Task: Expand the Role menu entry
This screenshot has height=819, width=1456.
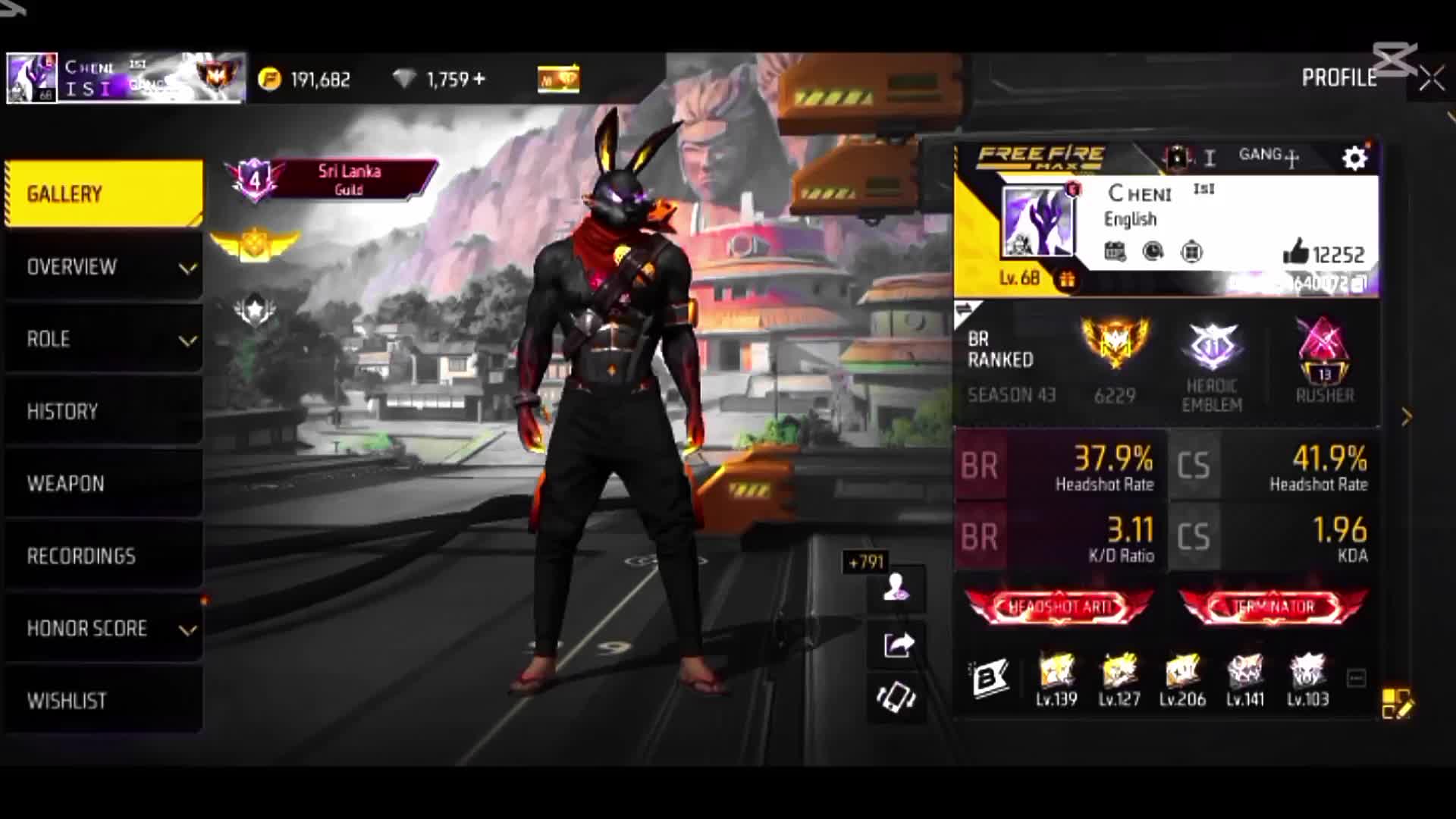Action: click(103, 339)
